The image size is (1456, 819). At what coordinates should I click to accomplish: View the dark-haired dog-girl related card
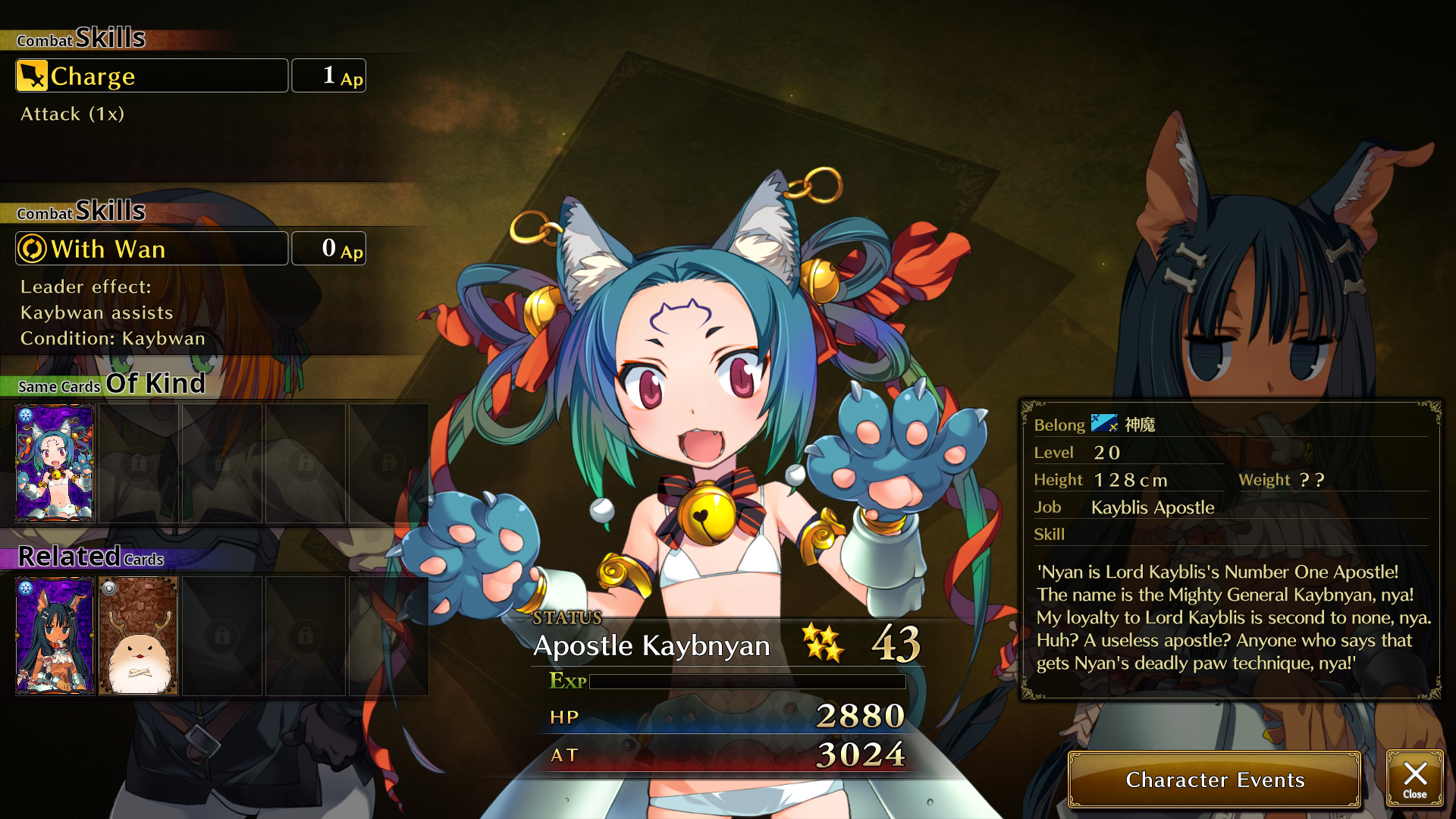point(55,635)
